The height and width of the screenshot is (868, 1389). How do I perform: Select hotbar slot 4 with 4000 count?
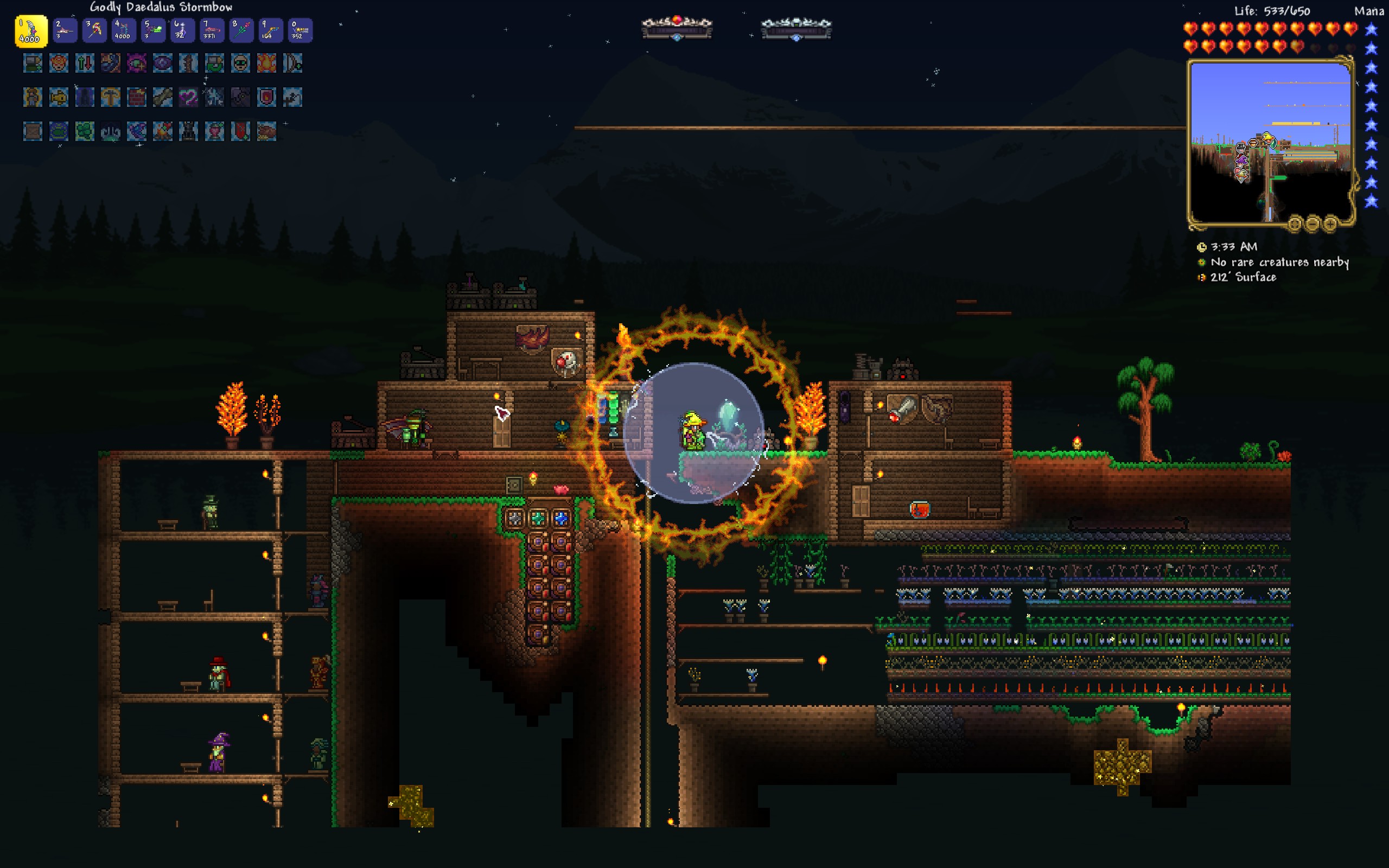point(123,30)
